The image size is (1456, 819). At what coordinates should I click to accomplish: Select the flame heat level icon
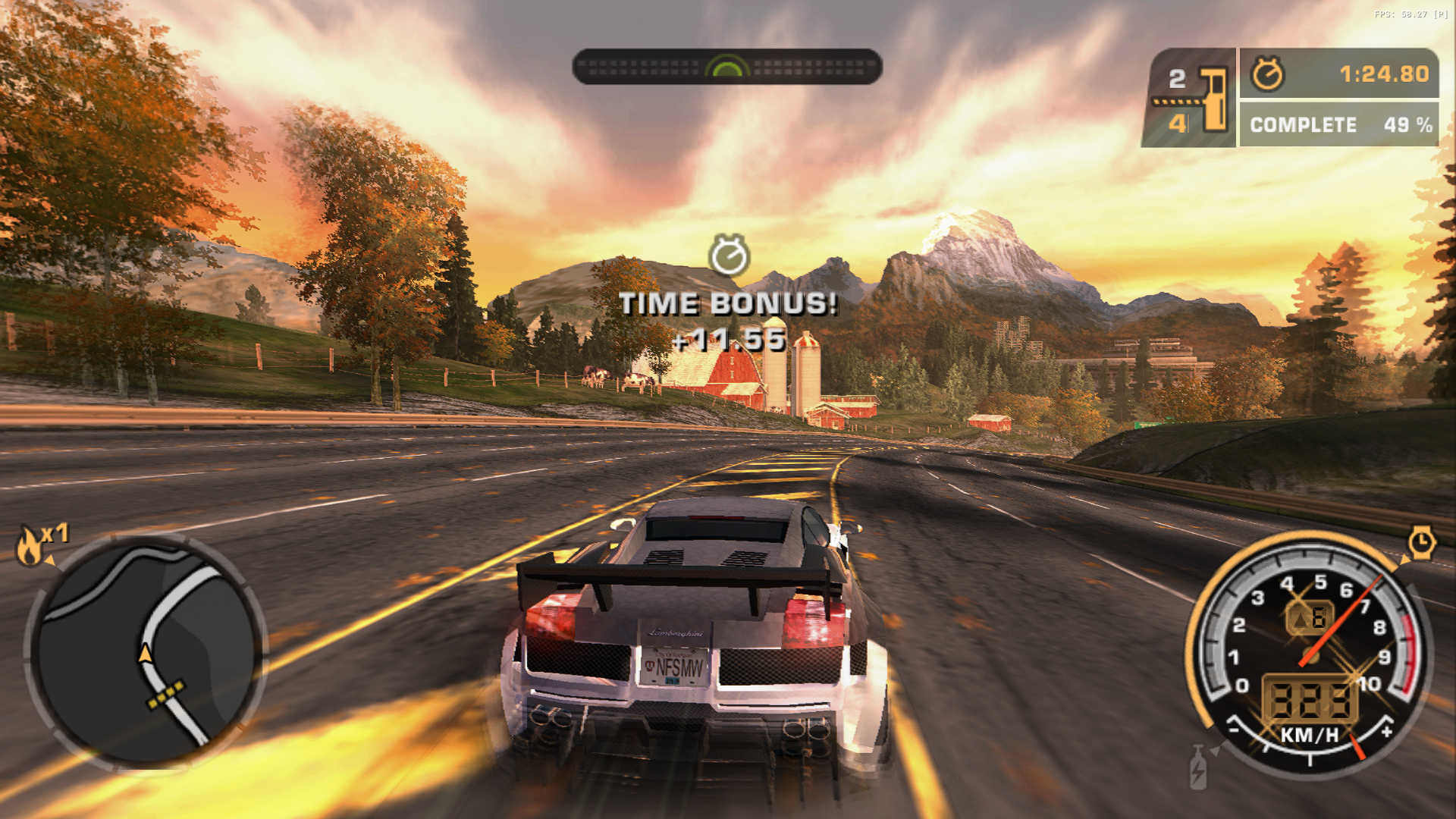click(x=30, y=545)
